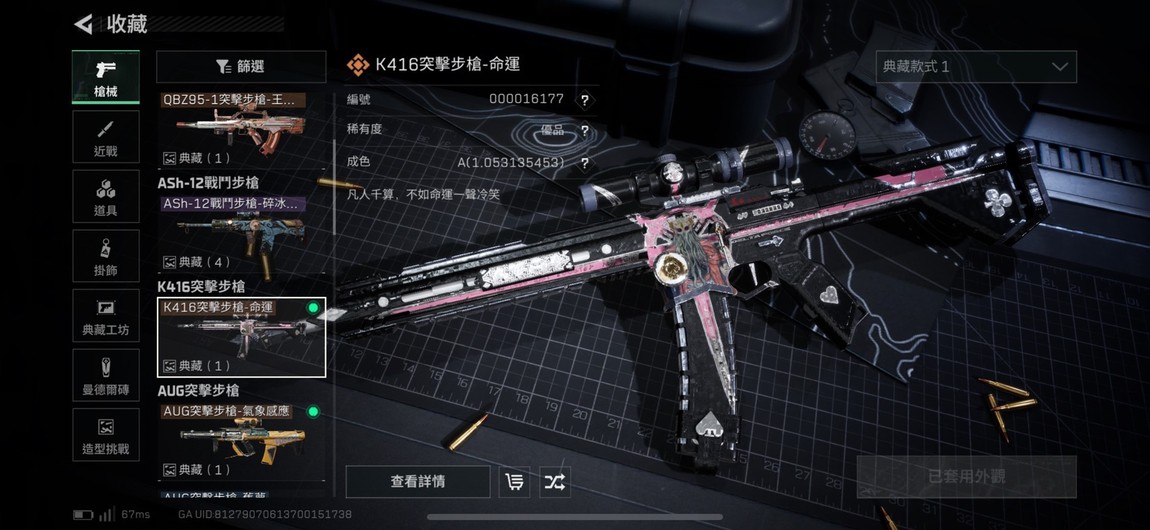Click the 查看詳情 view details button
1150x530 pixels.
point(418,482)
